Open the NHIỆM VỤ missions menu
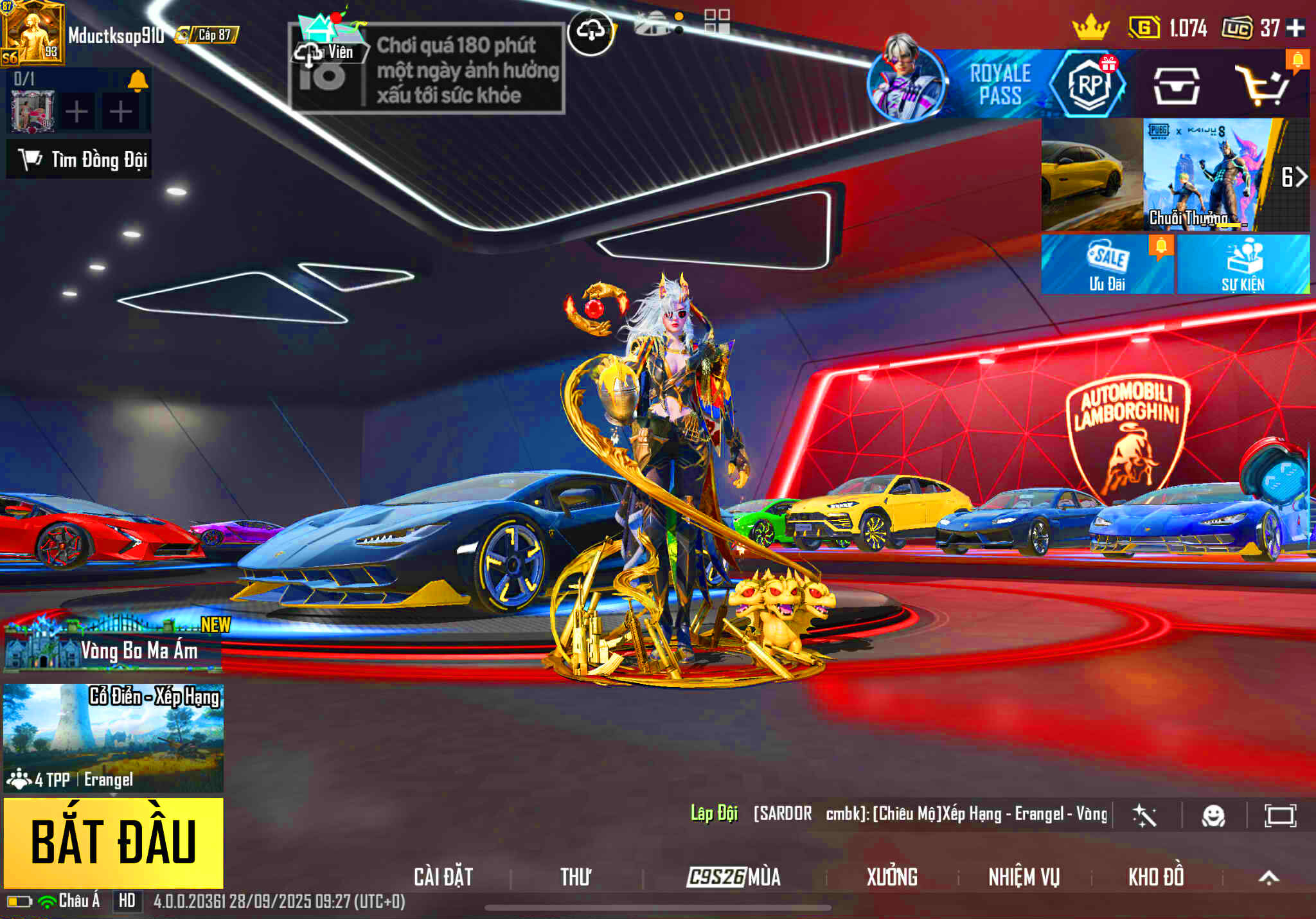1316x919 pixels. point(1024,877)
